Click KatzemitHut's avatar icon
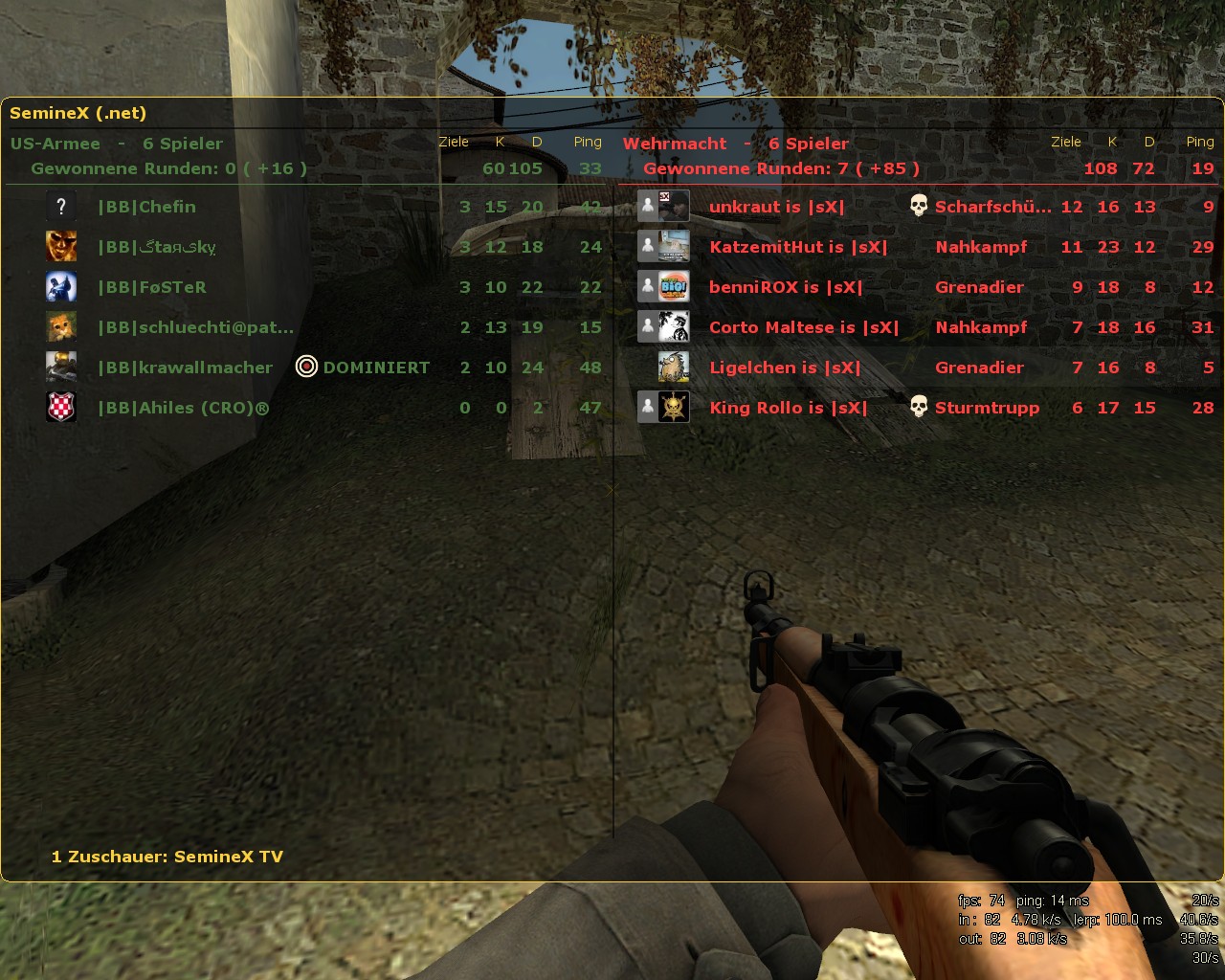Screen dimensions: 1225x980 (x=674, y=246)
